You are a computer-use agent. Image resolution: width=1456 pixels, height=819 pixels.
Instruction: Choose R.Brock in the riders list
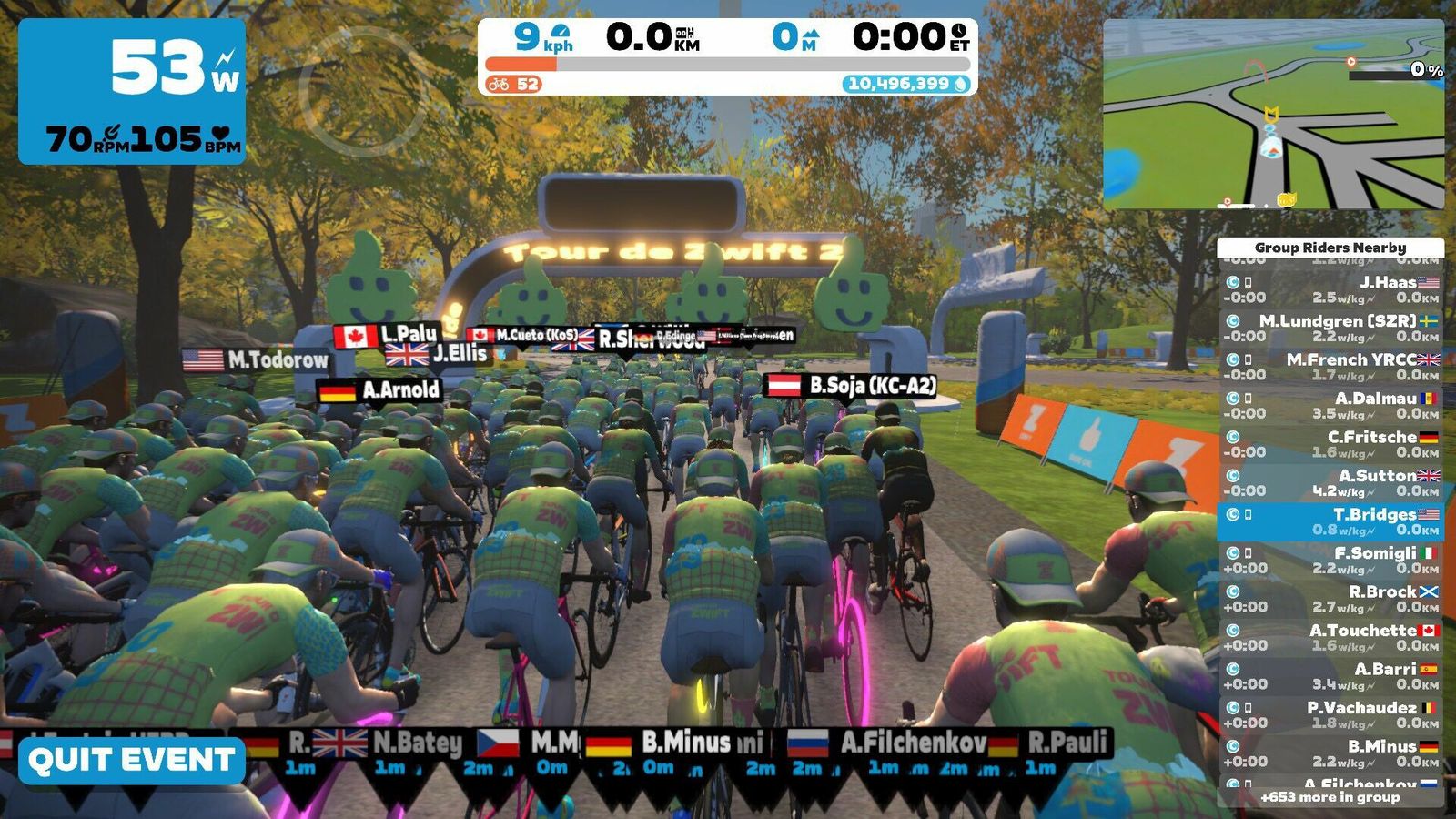[1330, 599]
